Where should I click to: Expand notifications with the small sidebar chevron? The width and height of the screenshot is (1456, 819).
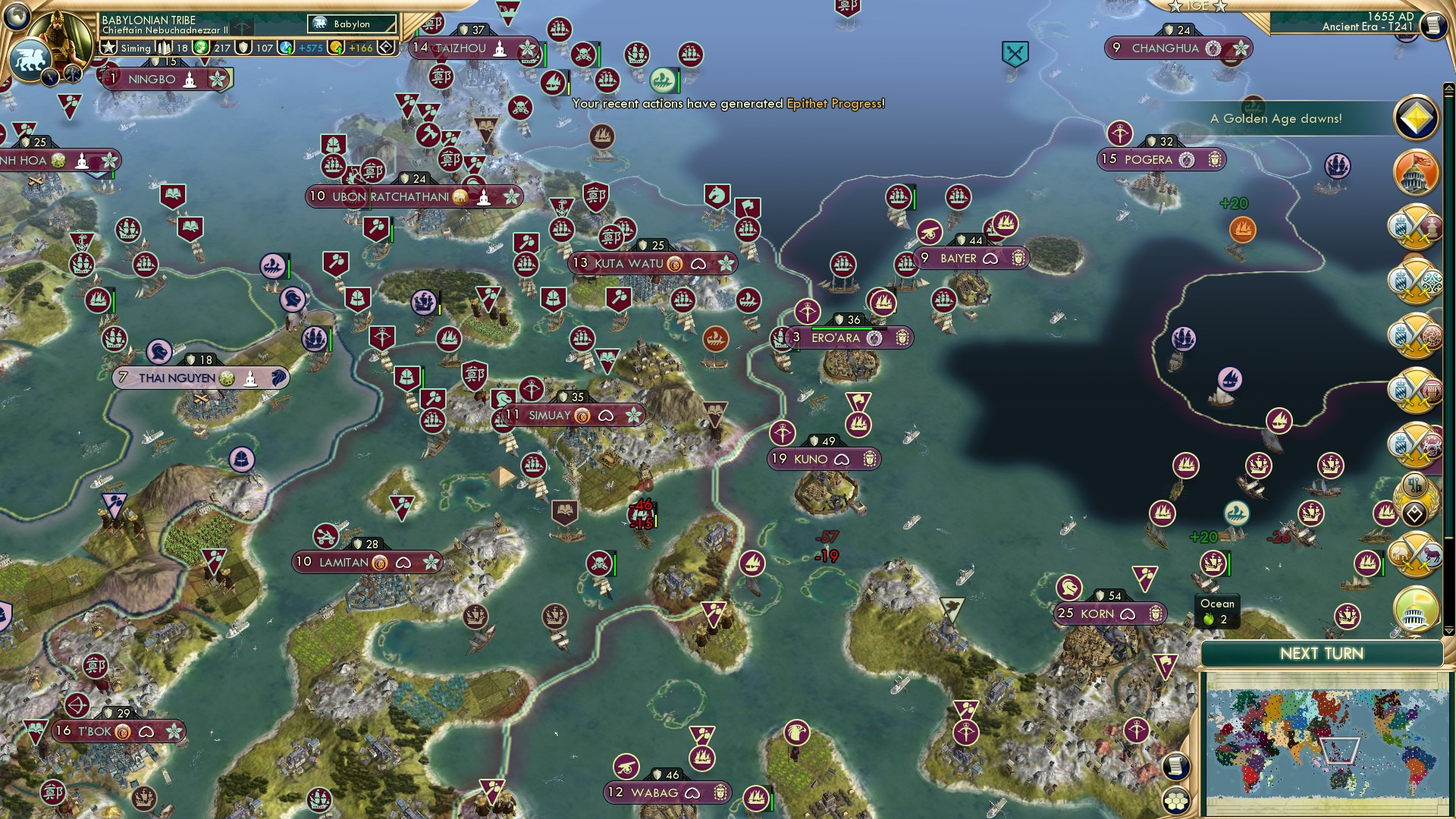coord(1447,632)
